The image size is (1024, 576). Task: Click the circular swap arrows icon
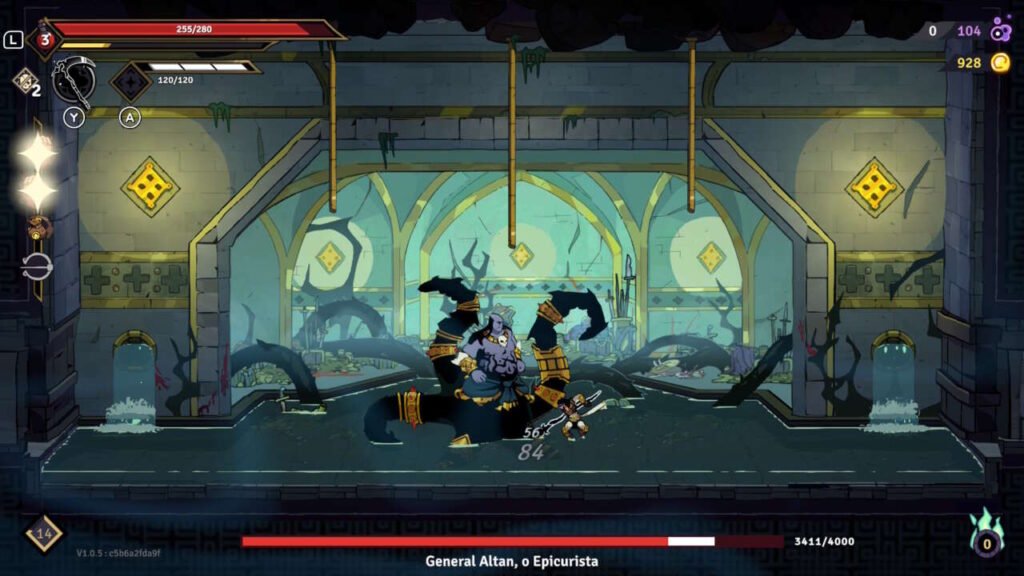[x=37, y=267]
